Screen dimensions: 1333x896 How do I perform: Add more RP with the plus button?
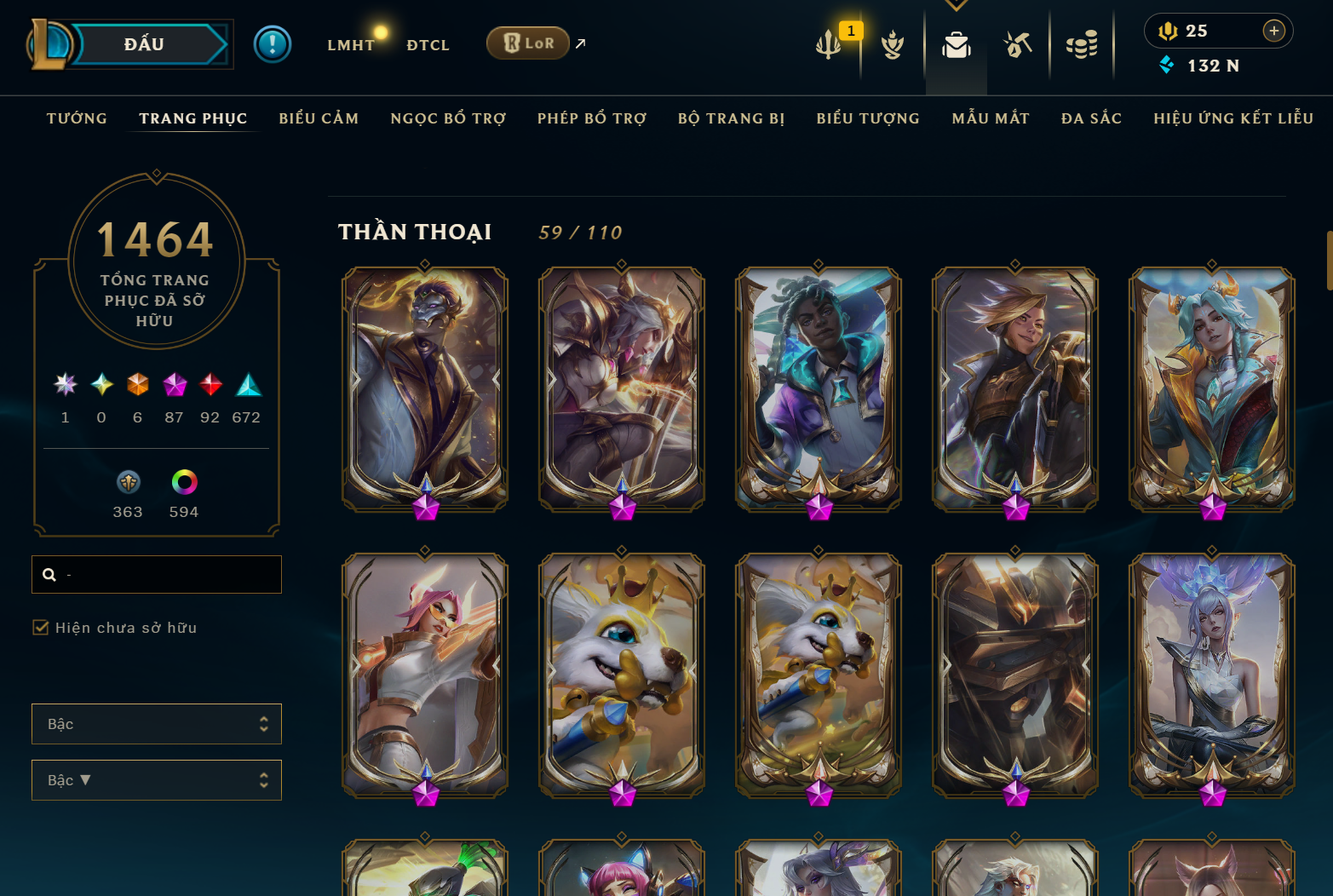pyautogui.click(x=1273, y=31)
